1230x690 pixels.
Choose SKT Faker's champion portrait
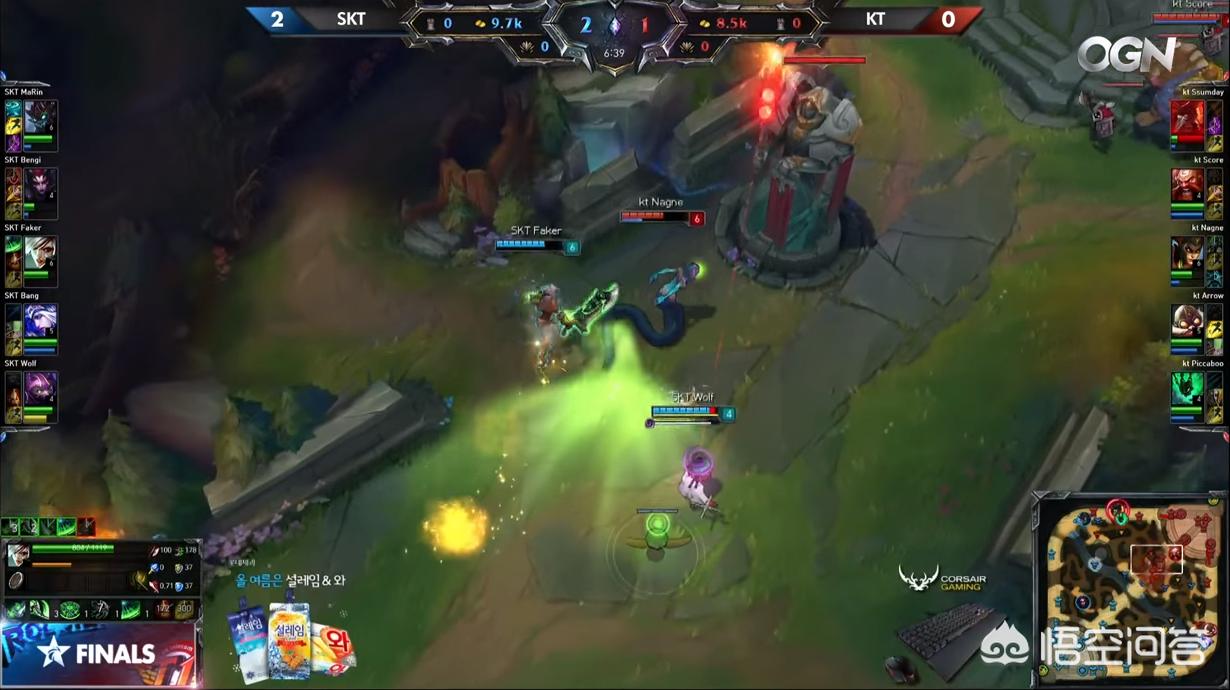pos(41,254)
